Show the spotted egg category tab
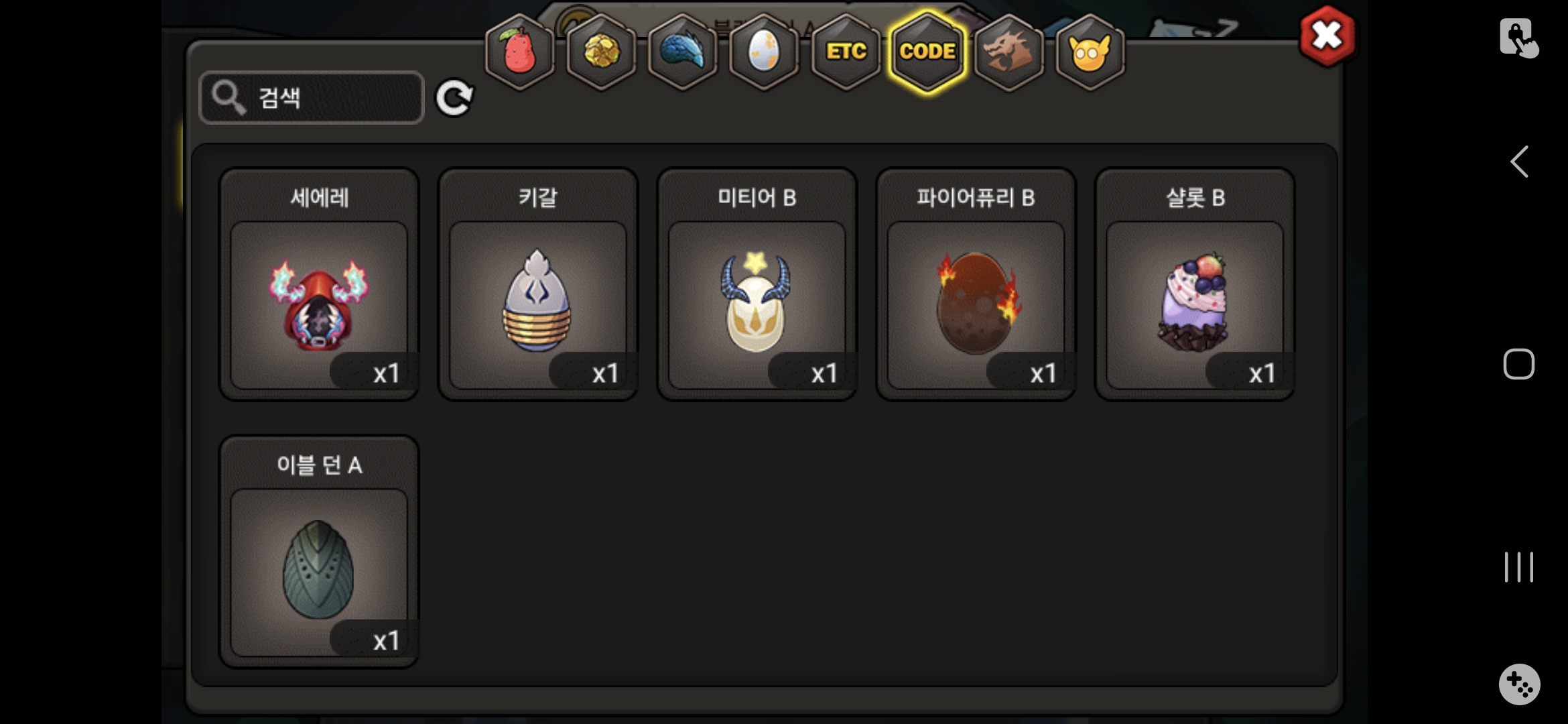 (764, 52)
